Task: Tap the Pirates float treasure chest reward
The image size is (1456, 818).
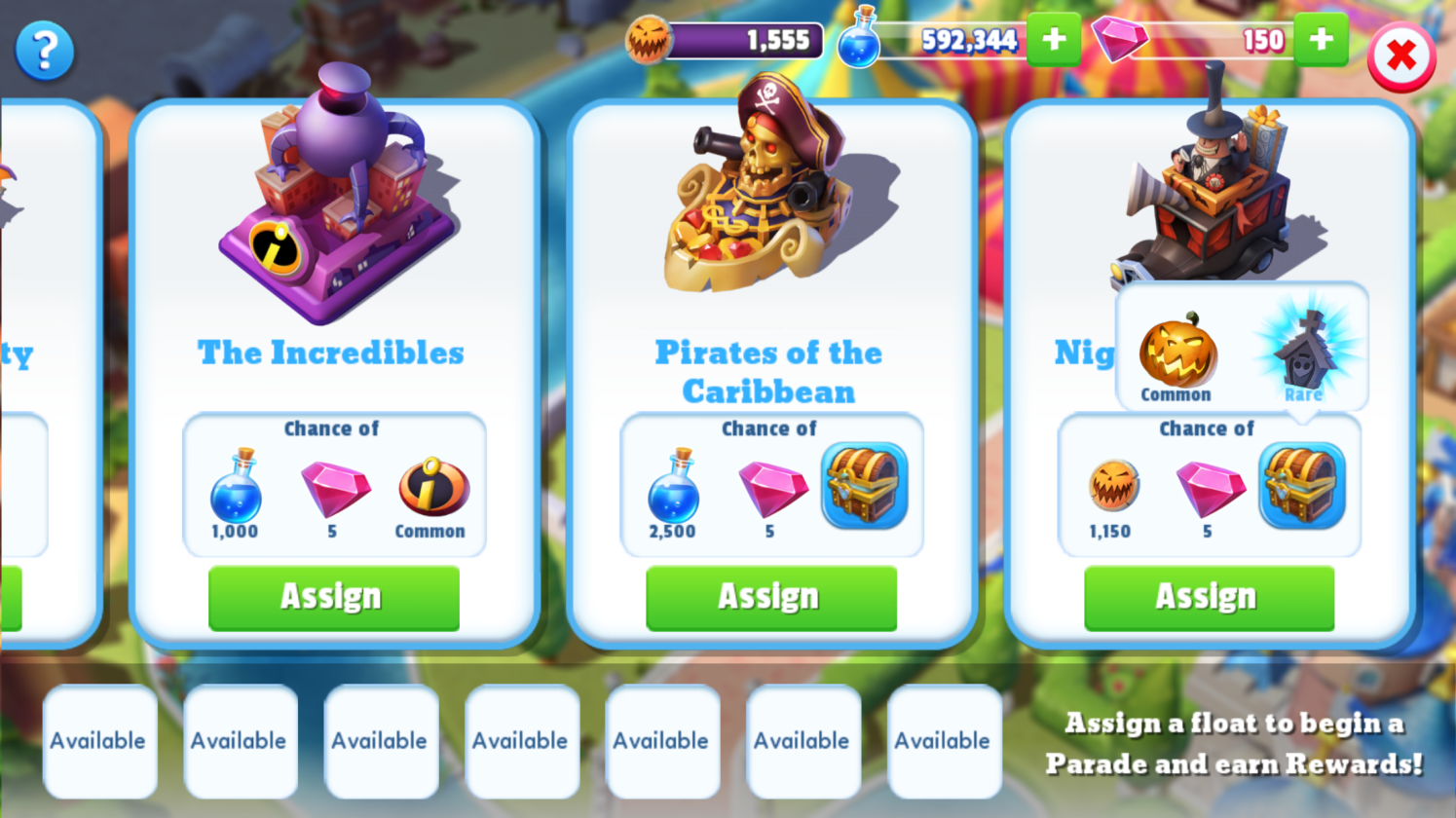Action: point(864,486)
